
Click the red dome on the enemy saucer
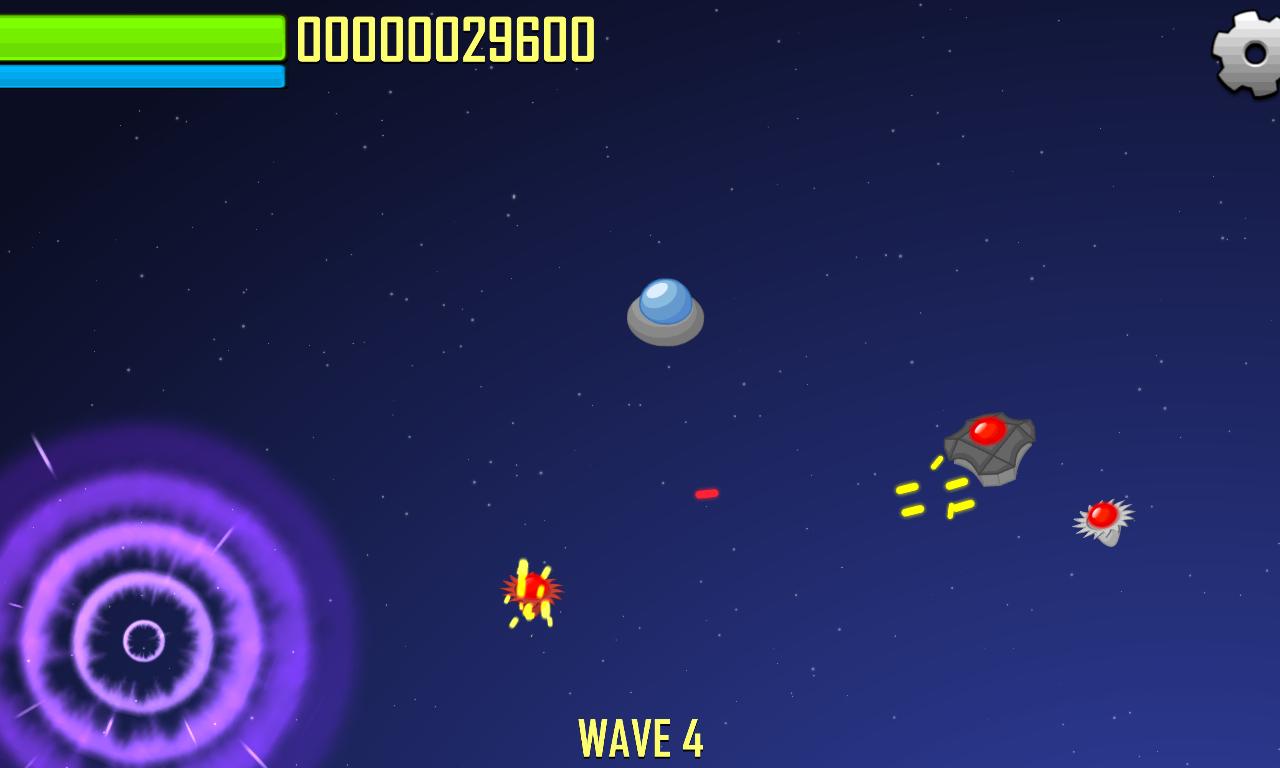coord(989,432)
